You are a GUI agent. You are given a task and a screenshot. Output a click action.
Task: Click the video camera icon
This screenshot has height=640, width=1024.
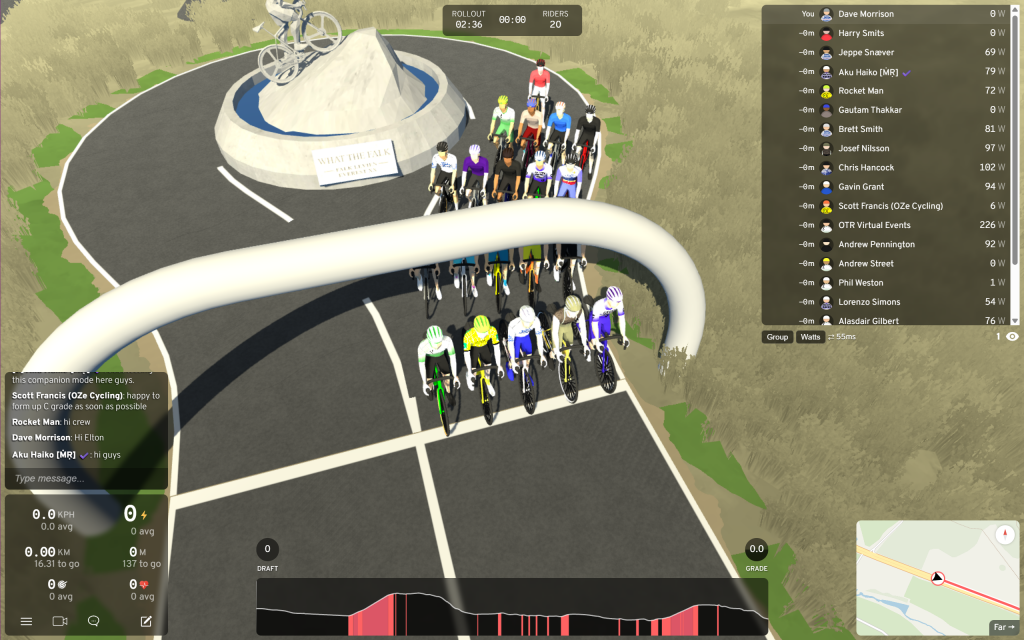[59, 621]
